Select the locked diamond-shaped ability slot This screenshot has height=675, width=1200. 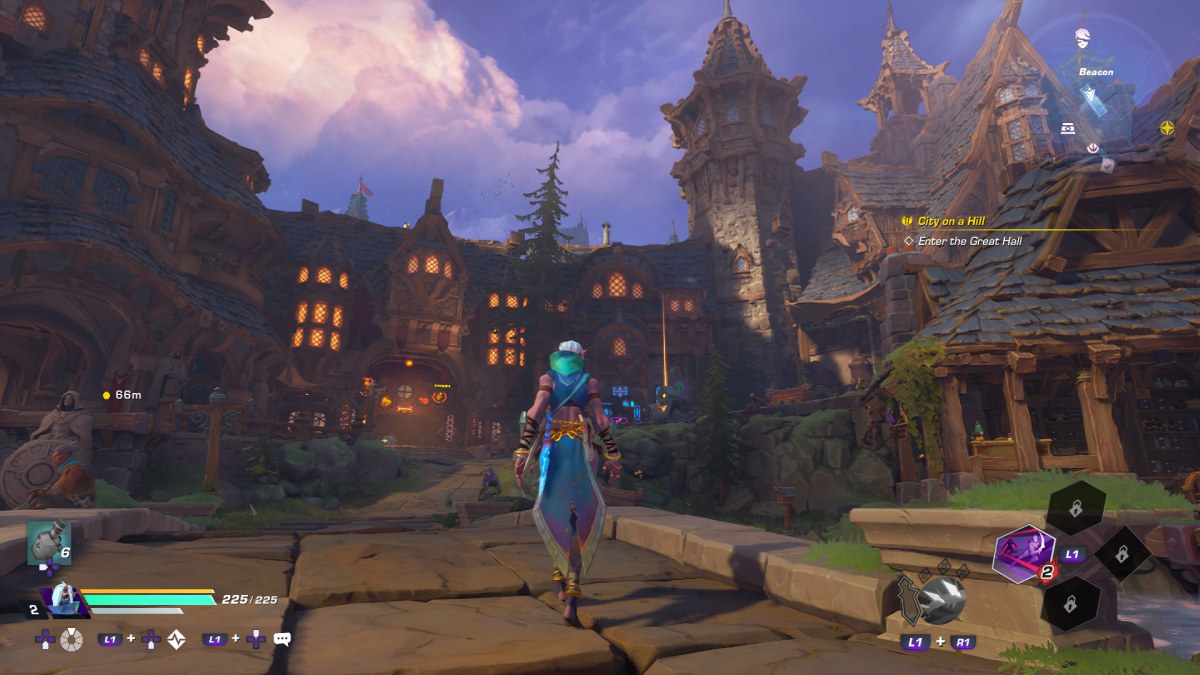[1123, 553]
